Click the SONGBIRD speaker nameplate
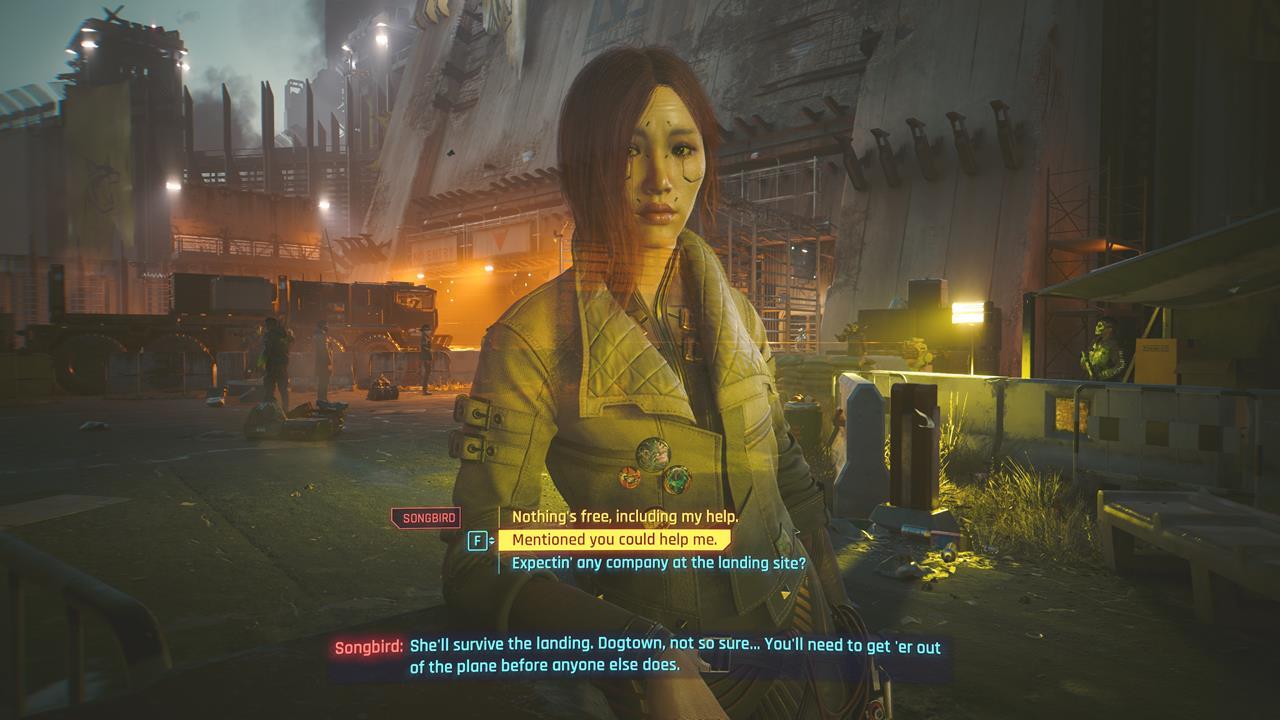Screen dimensions: 1280x720 tap(427, 516)
